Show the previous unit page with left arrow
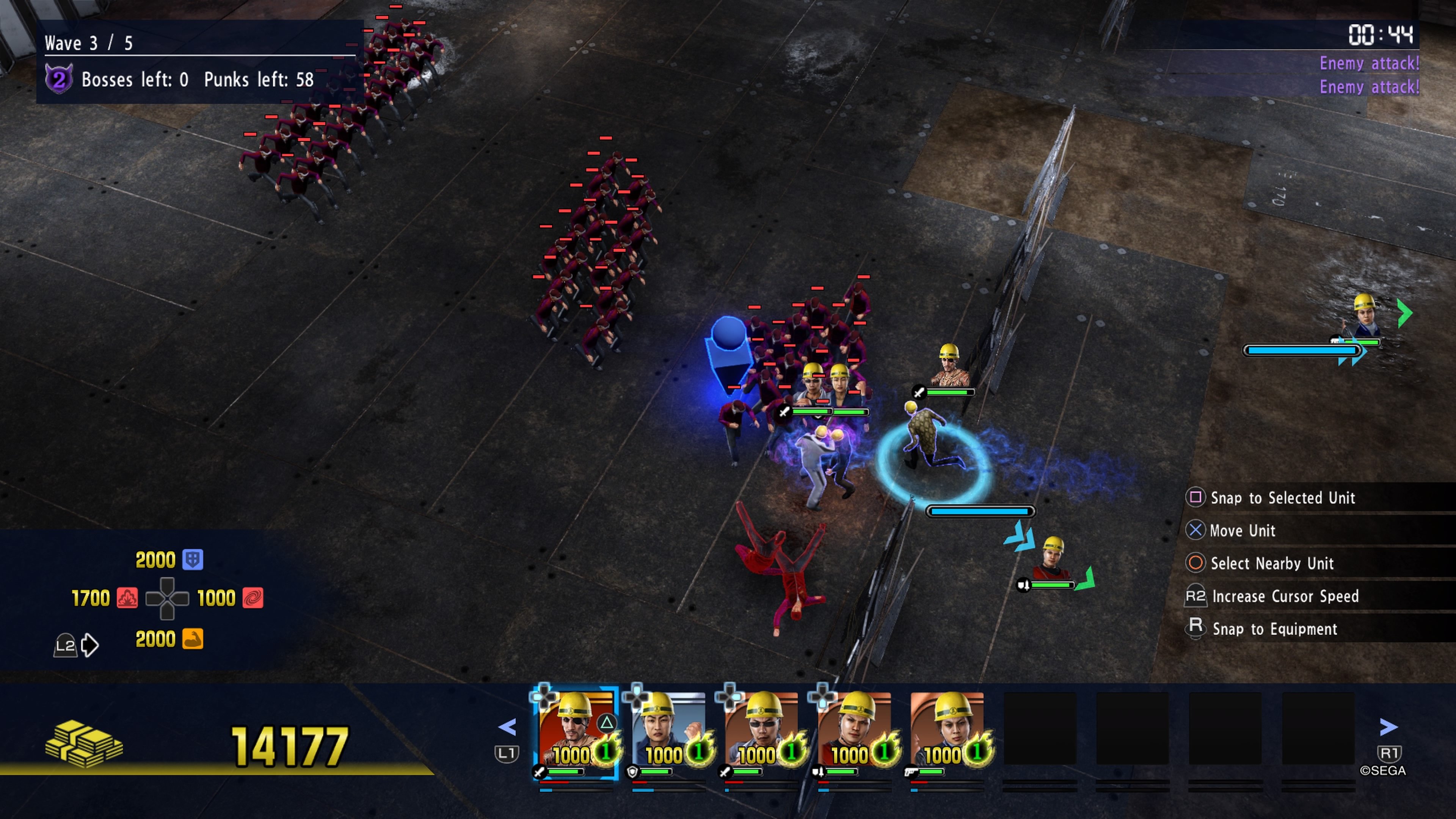Image resolution: width=1456 pixels, height=819 pixels. pos(507,728)
